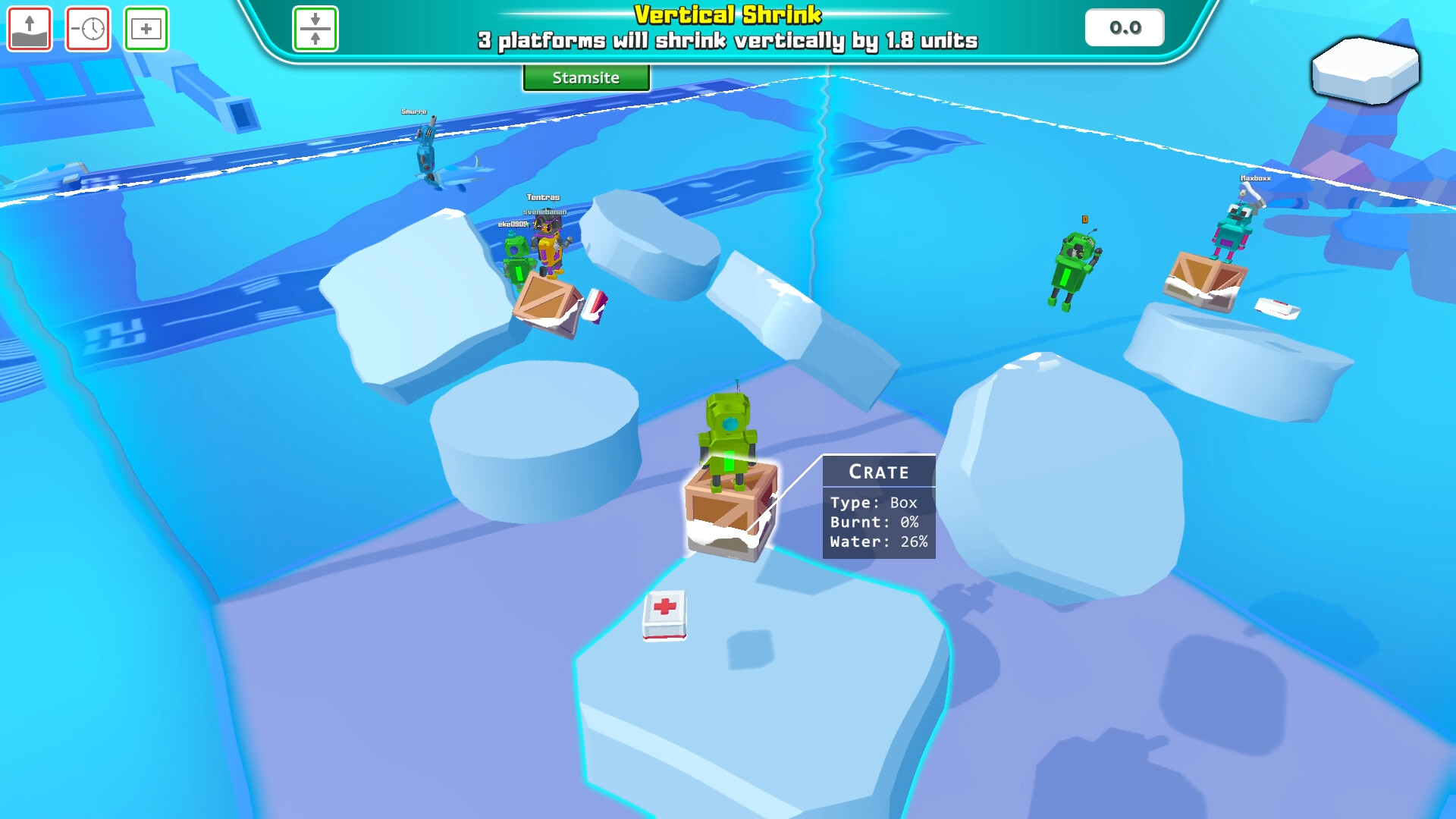Click the vertical shrink event icon

pyautogui.click(x=316, y=30)
